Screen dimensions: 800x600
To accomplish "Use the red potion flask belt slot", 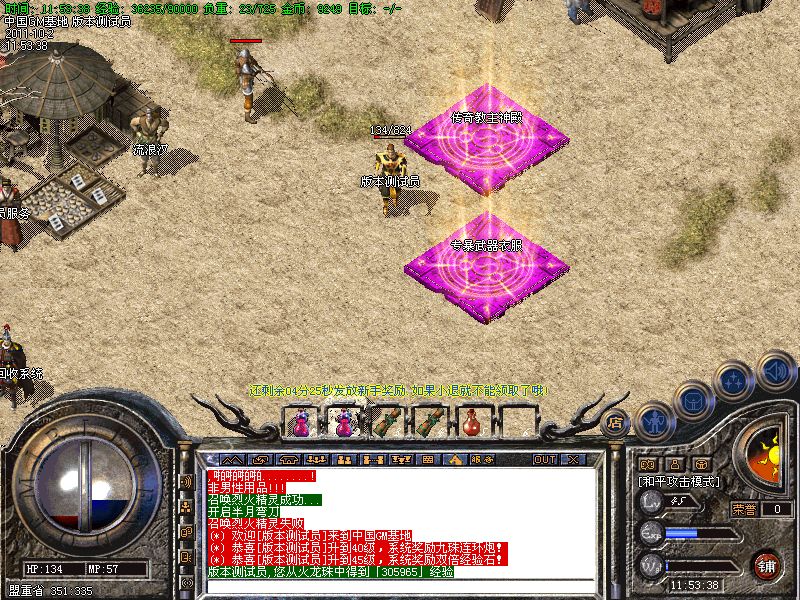I will tap(470, 423).
